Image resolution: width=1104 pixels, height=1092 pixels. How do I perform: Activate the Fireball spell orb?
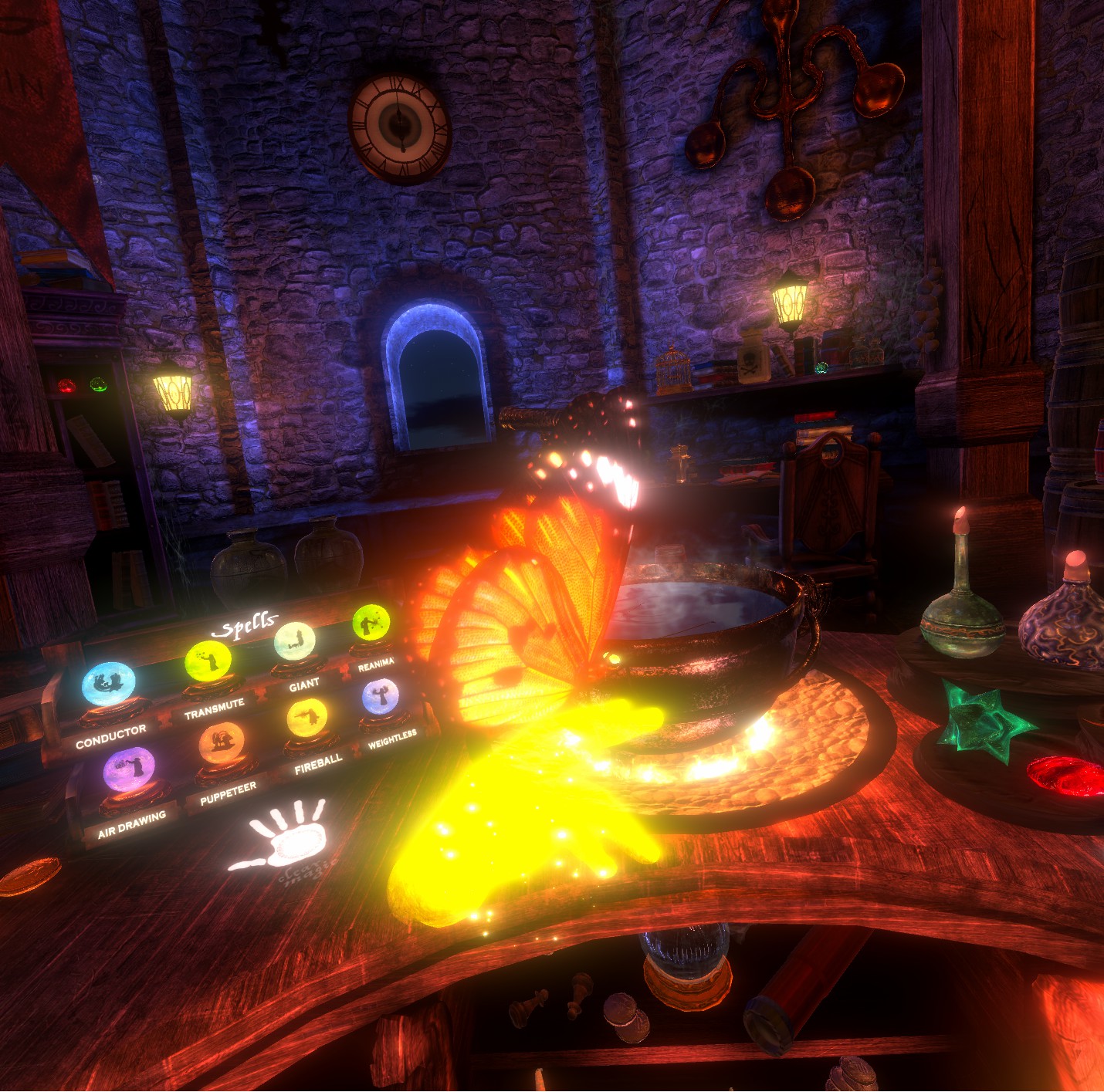point(306,718)
